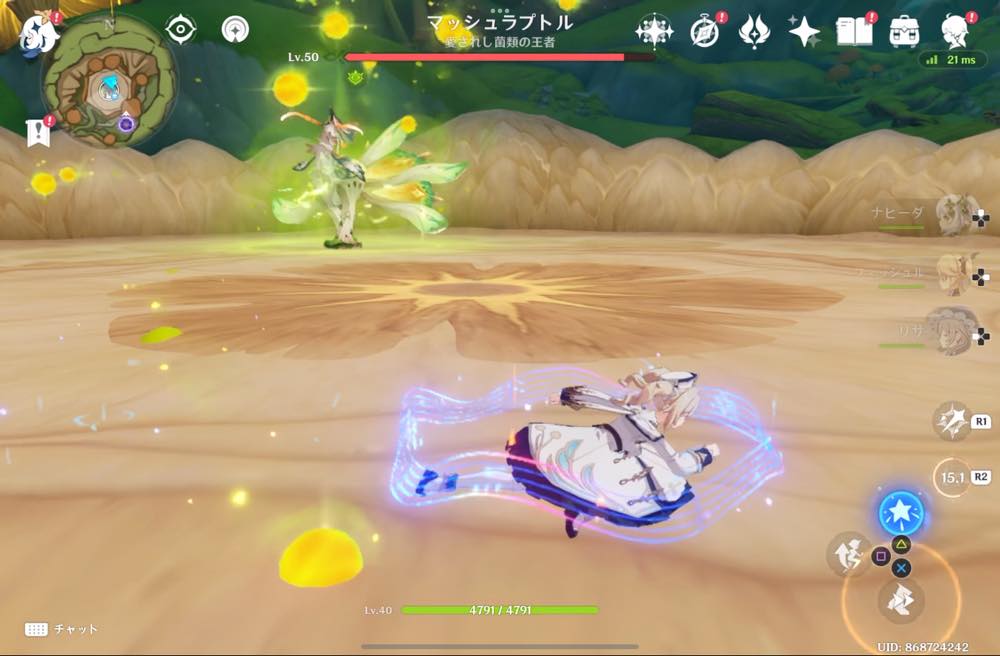Open the backpack inventory
This screenshot has height=656, width=1000.
point(905,31)
